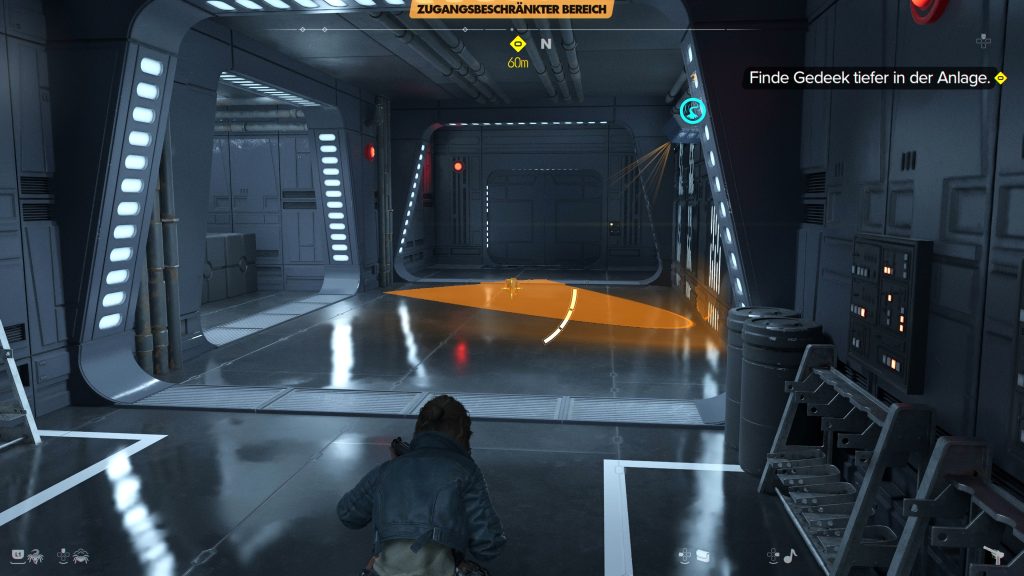Click the Nix creature icon with raised tail
The image size is (1024, 576).
35,553
